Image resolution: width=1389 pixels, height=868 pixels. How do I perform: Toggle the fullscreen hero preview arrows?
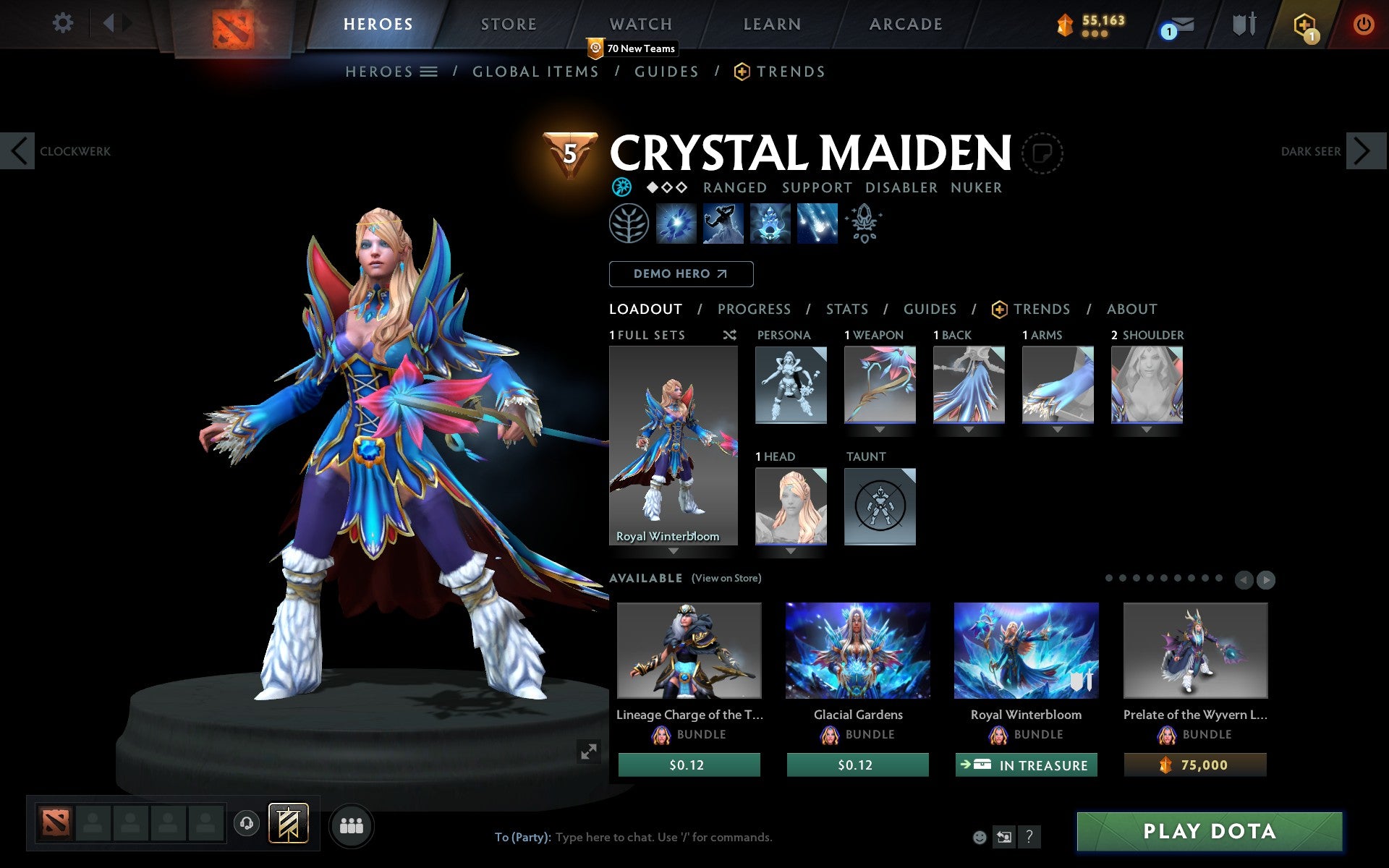pyautogui.click(x=588, y=752)
